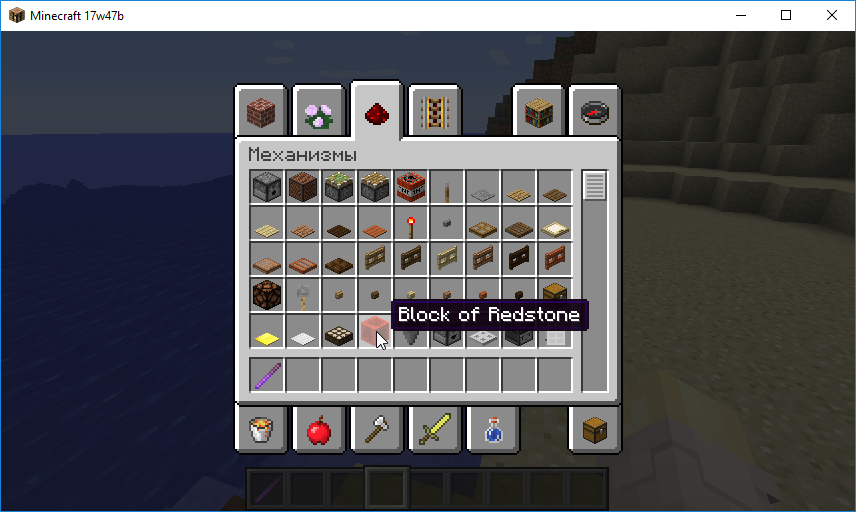Switch to the potion Brewing tab

pos(492,430)
